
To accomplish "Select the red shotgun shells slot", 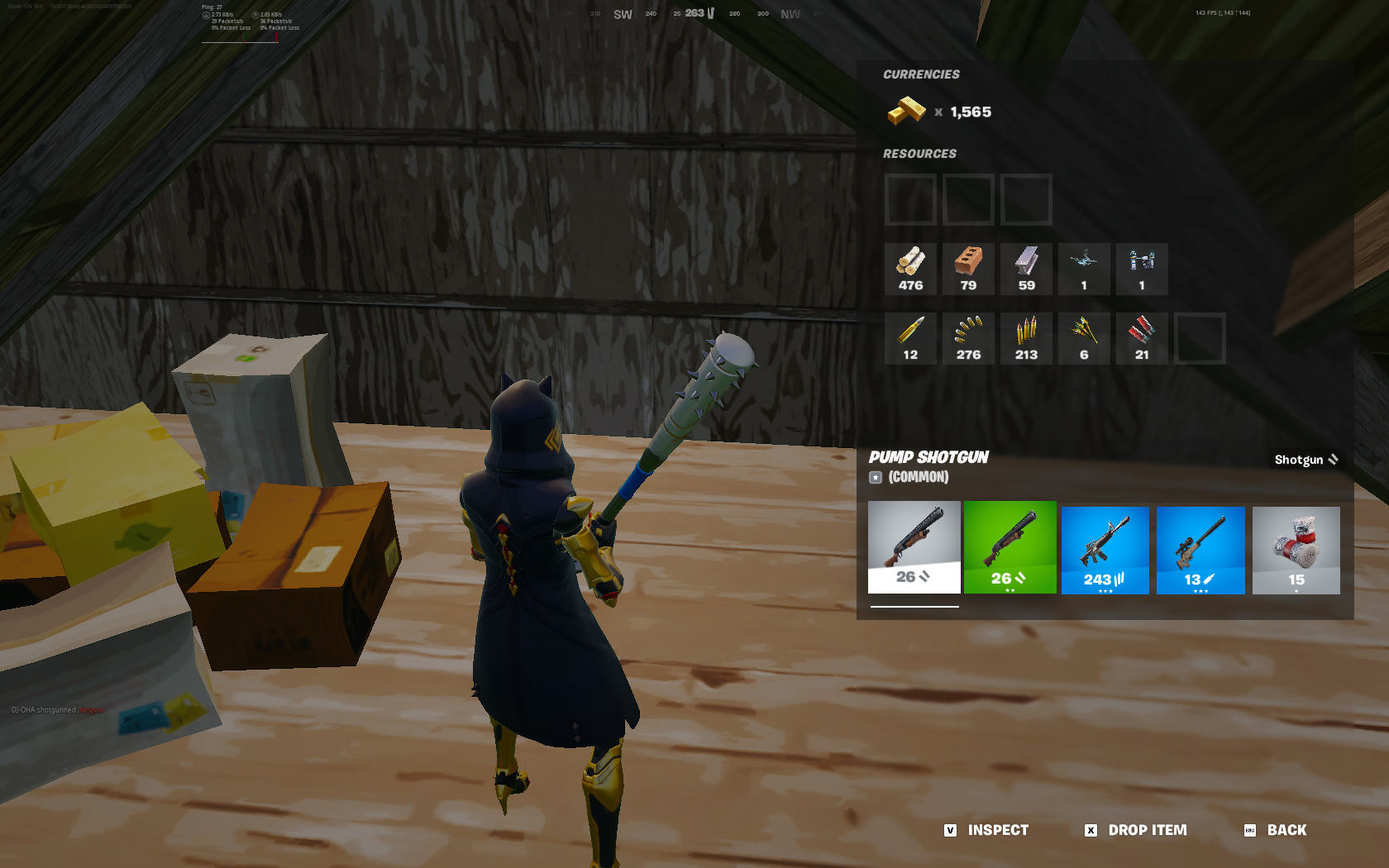I will (1142, 339).
